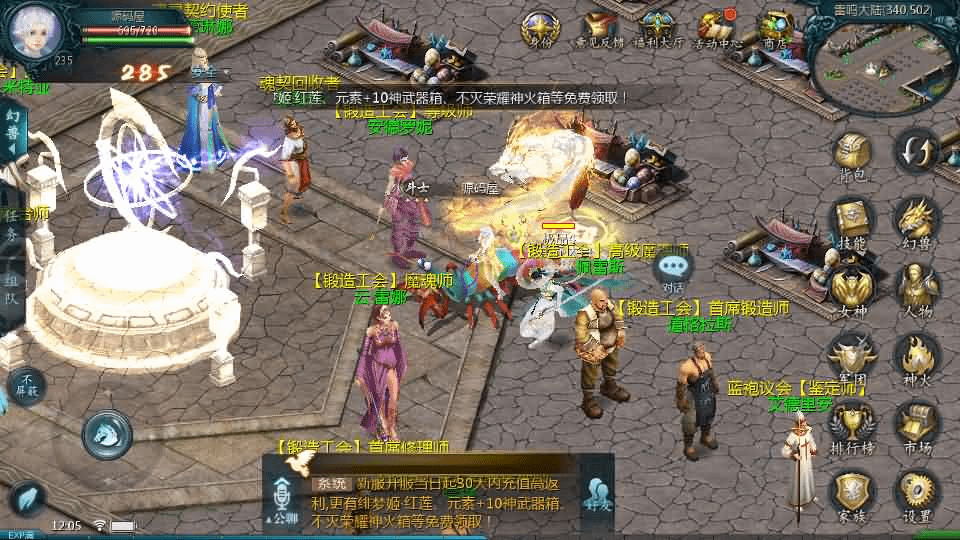Open 设置 settings gear
This screenshot has width=960, height=540.
(x=916, y=493)
